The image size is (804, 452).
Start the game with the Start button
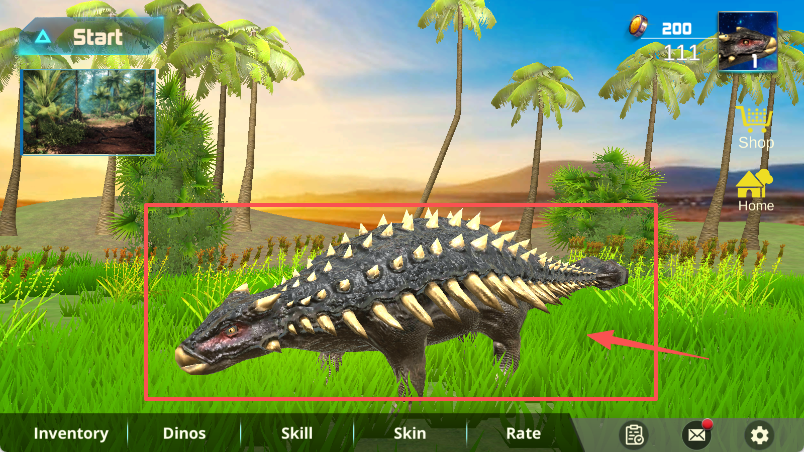tap(88, 38)
